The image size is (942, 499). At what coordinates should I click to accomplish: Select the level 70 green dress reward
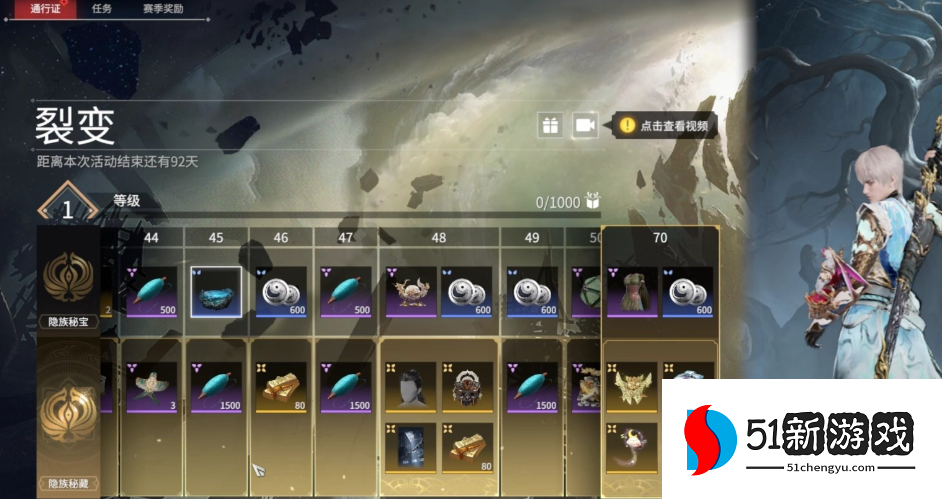[632, 292]
